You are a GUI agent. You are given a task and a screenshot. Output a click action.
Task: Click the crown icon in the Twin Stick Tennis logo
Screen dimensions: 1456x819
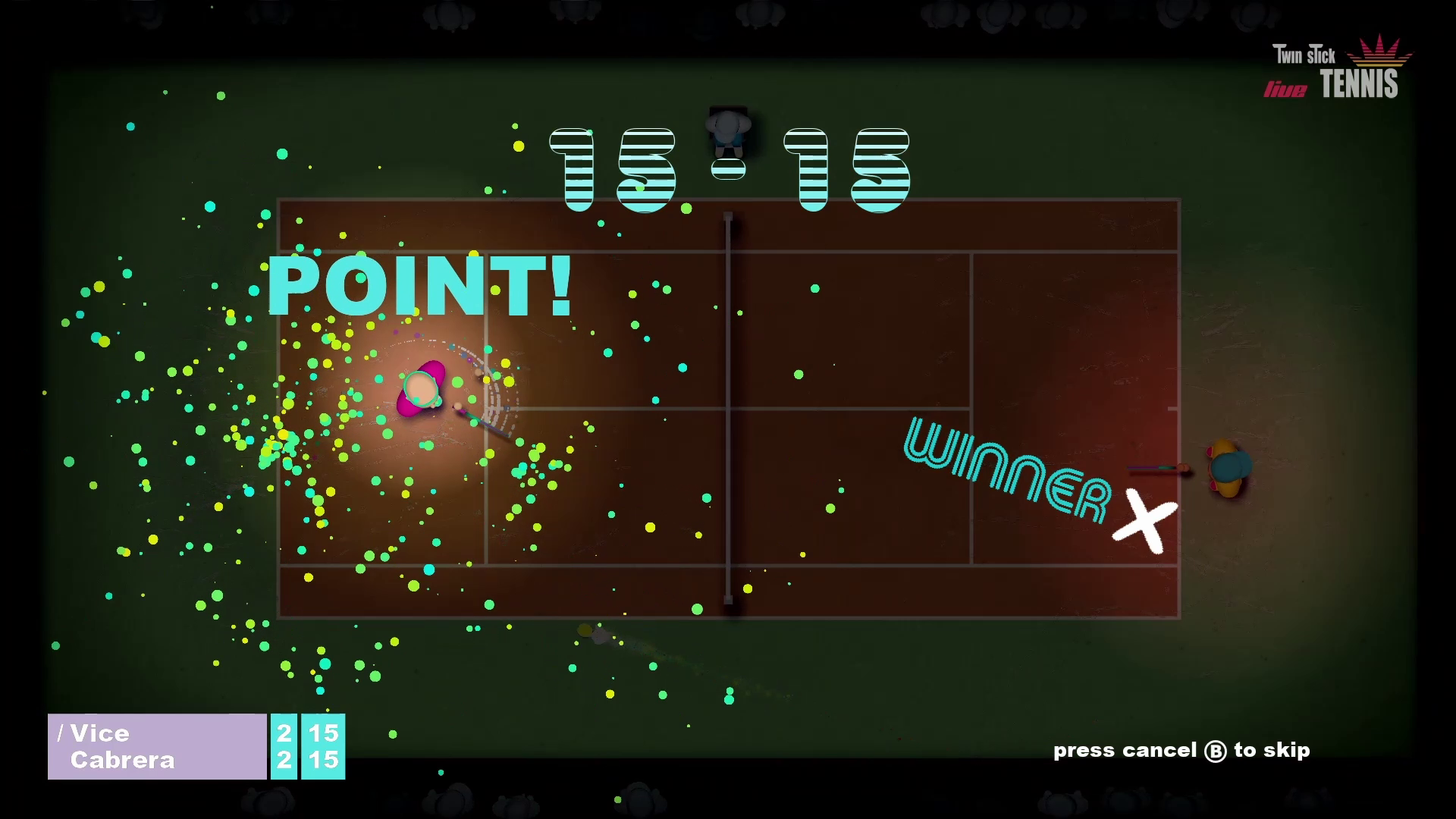(x=1378, y=52)
